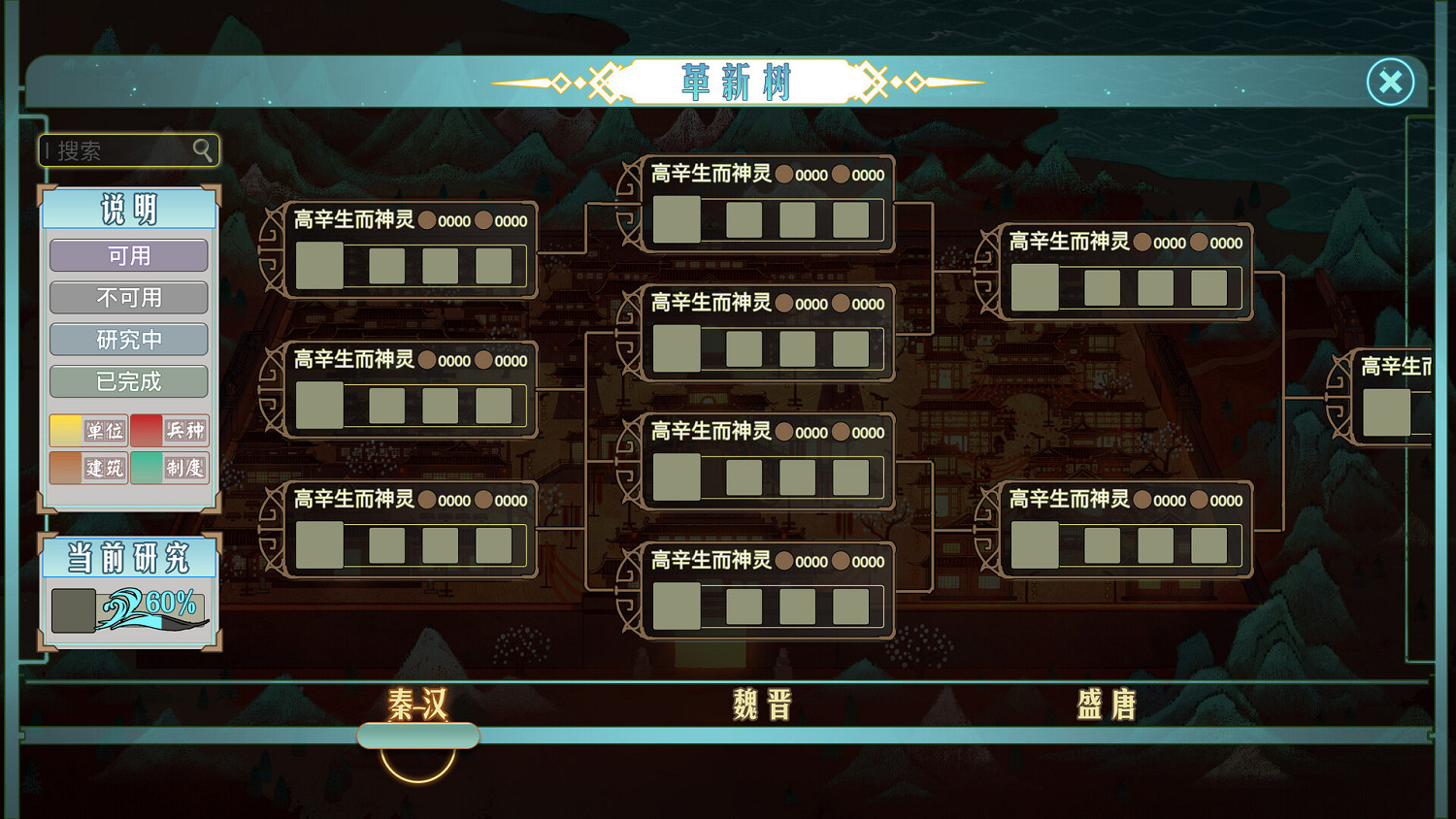Select the upper-right 高辛生而神灵 tech node
Screen dimensions: 1456x819
pos(1035,287)
